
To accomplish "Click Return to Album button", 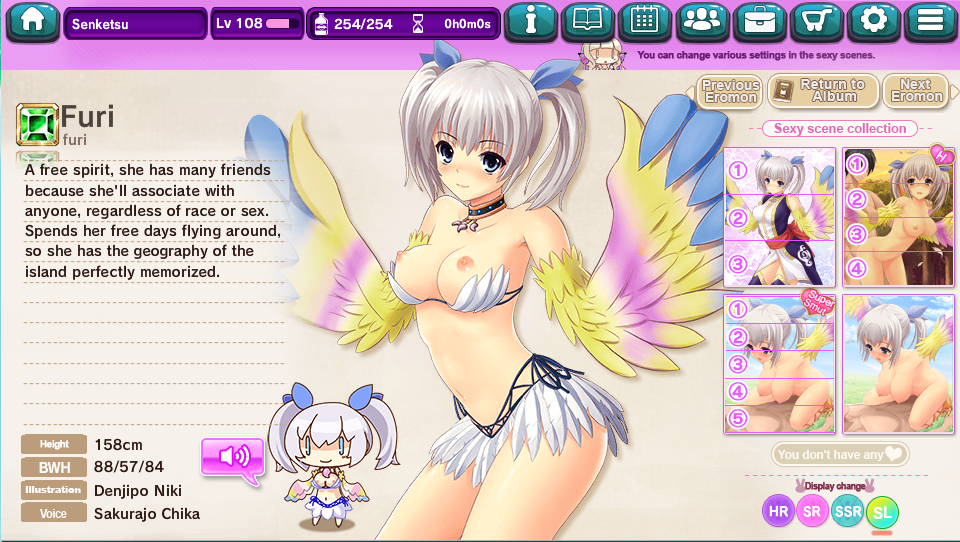I will pyautogui.click(x=824, y=92).
